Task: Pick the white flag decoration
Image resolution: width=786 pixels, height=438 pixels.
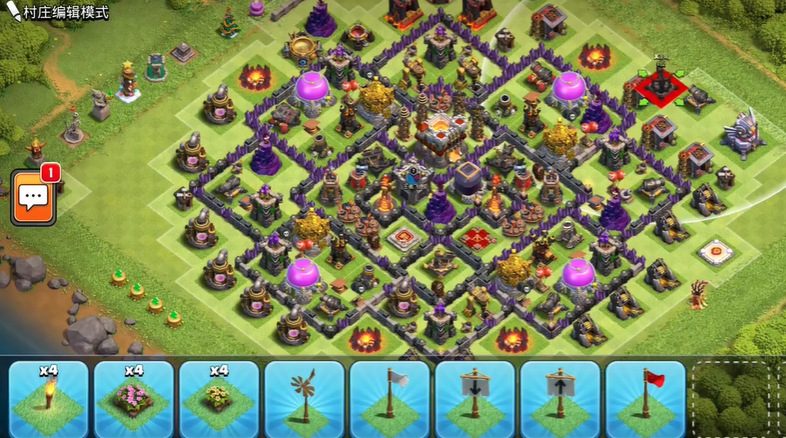Action: click(x=389, y=398)
